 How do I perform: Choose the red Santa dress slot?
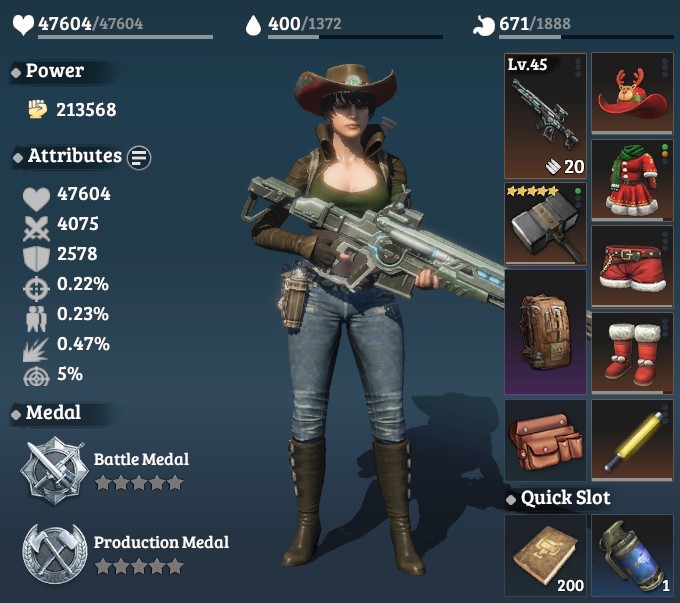632,180
